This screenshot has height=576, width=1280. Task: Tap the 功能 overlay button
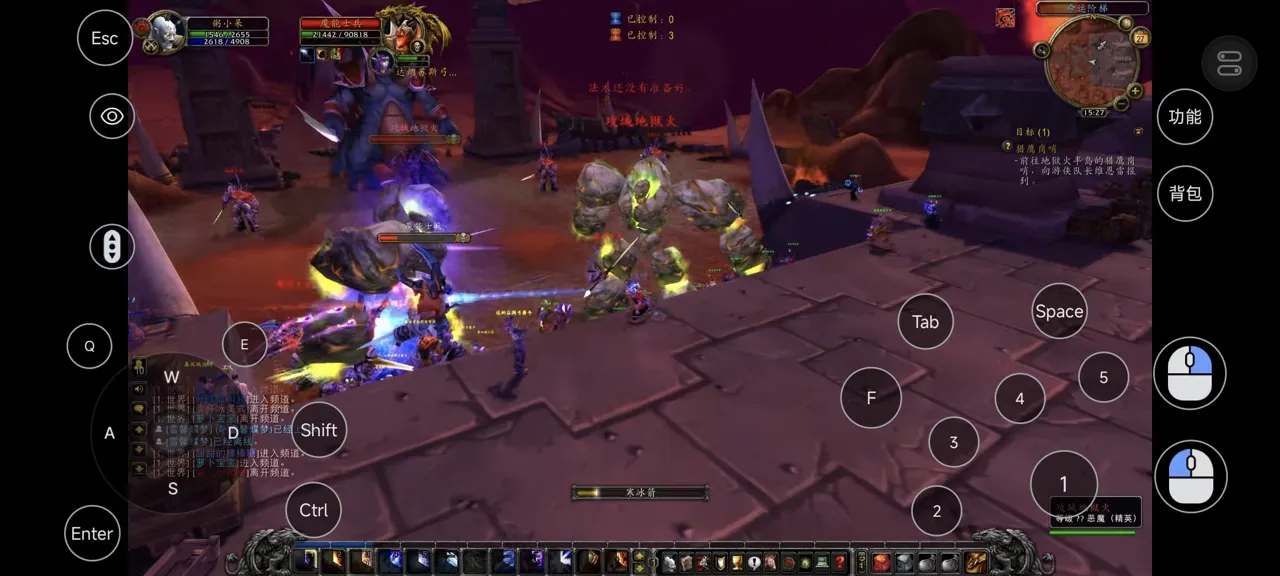point(1185,117)
